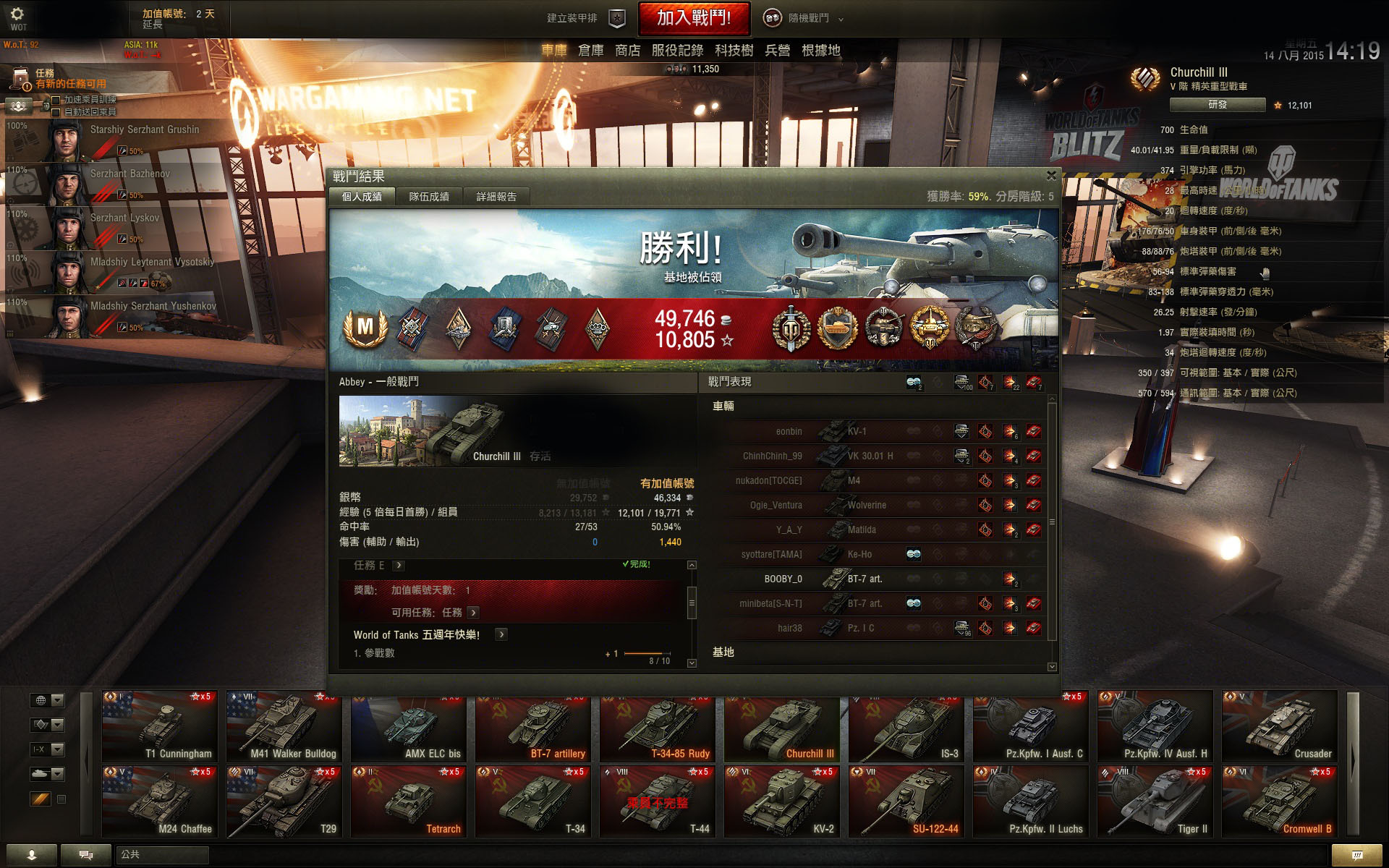Viewport: 1389px width, 868px height.
Task: Open the 兵營 barracks menu
Action: click(x=777, y=51)
